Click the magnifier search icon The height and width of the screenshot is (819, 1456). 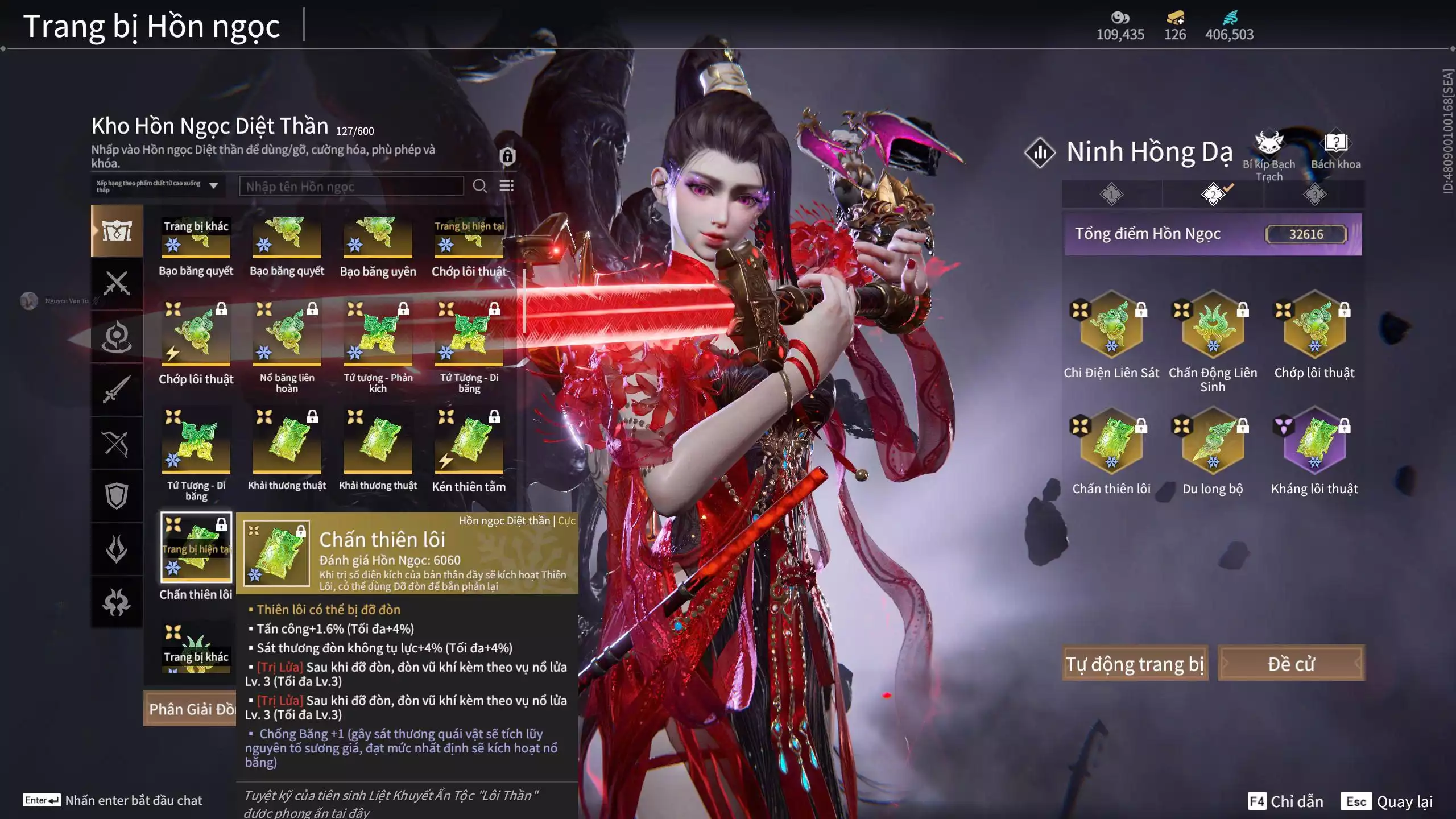coord(479,186)
